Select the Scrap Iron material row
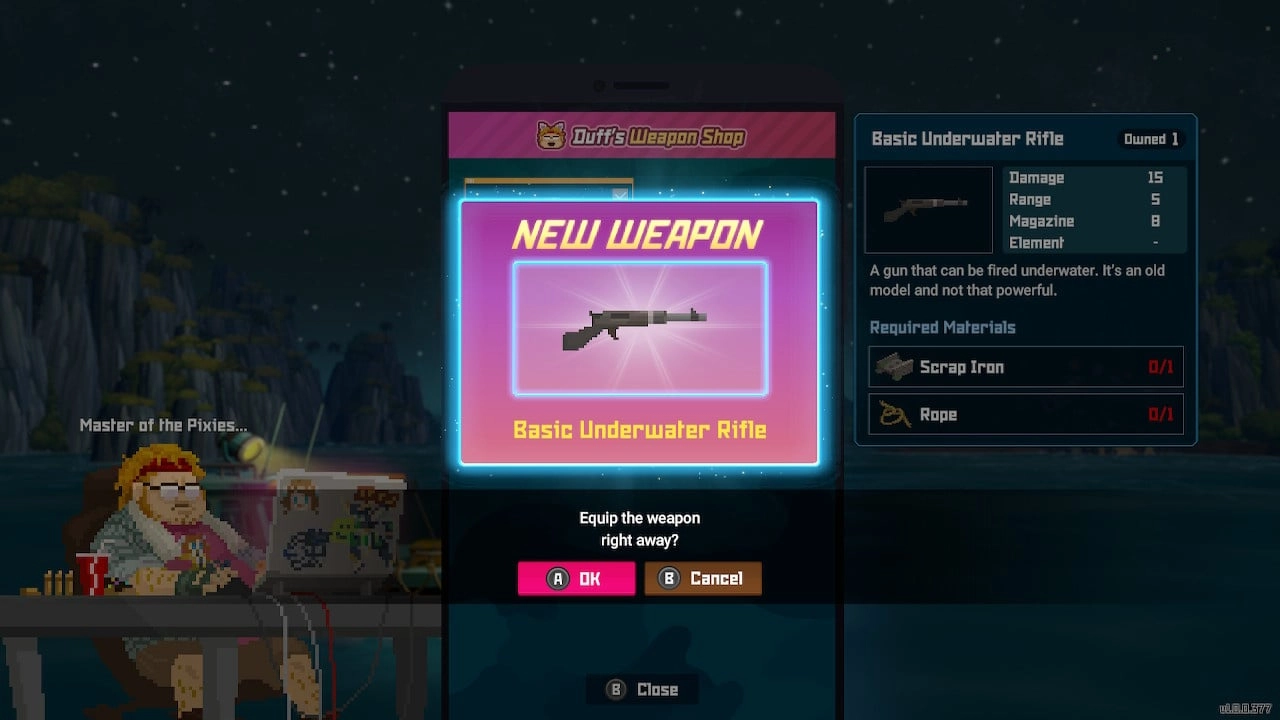Screen dimensions: 1280x720 point(1025,367)
